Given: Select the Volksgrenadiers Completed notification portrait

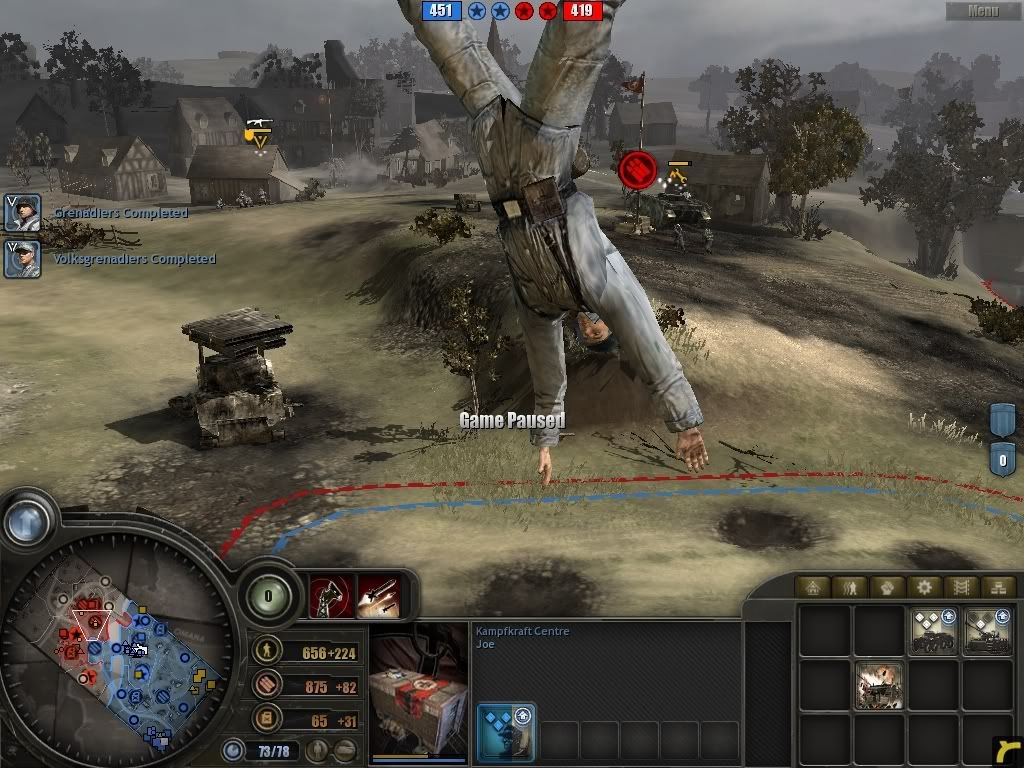Looking at the screenshot, I should coord(22,259).
